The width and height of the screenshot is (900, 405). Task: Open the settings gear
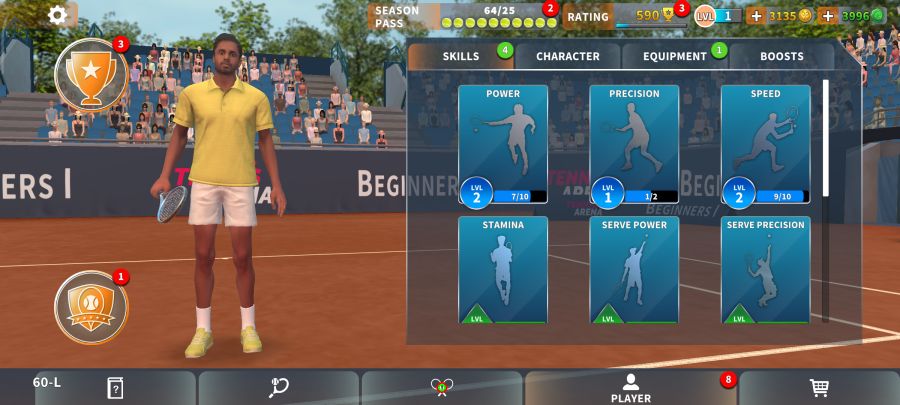tap(58, 15)
